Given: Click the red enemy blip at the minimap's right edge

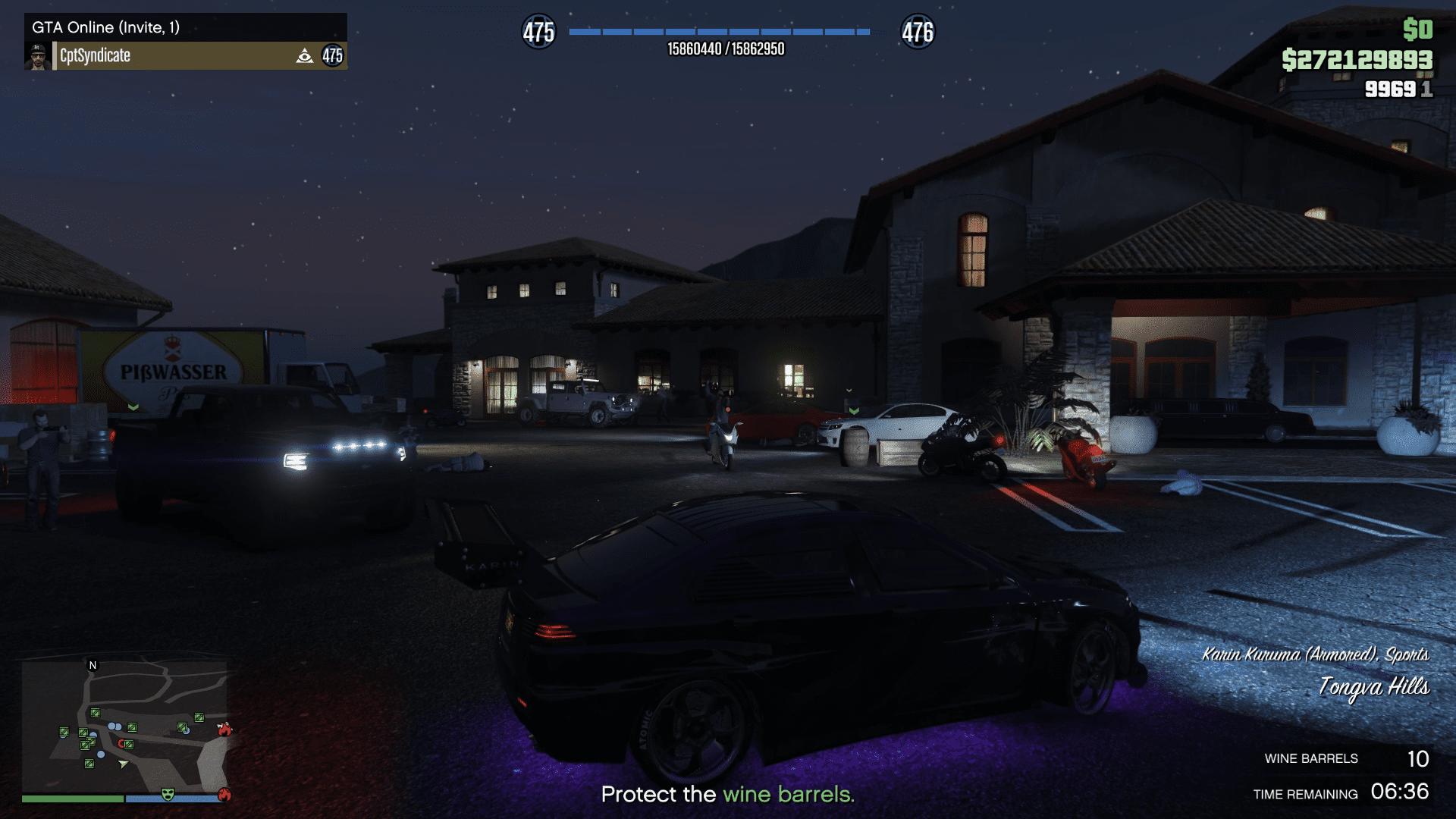Looking at the screenshot, I should point(224,730).
